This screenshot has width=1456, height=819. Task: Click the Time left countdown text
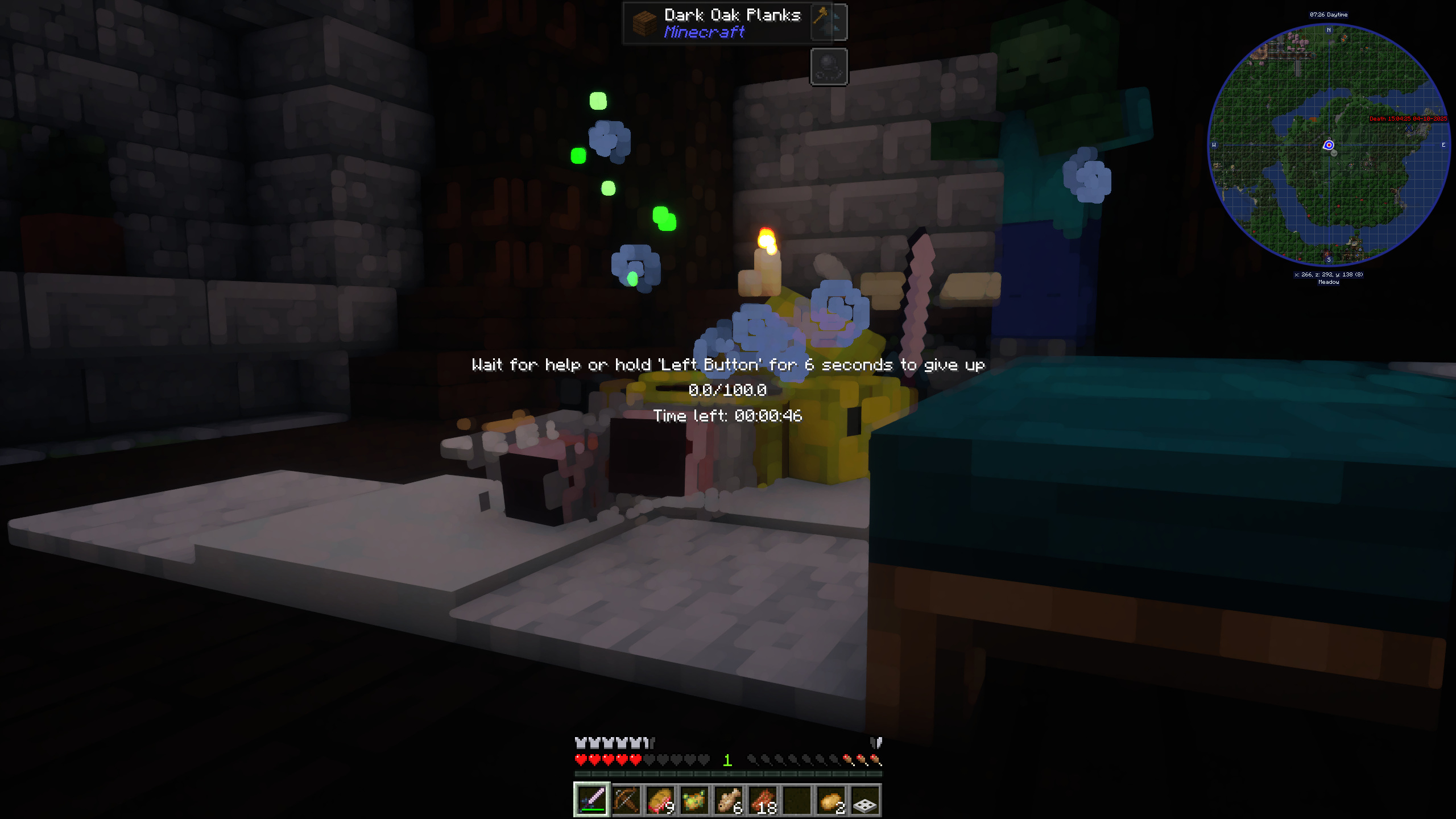click(x=728, y=416)
